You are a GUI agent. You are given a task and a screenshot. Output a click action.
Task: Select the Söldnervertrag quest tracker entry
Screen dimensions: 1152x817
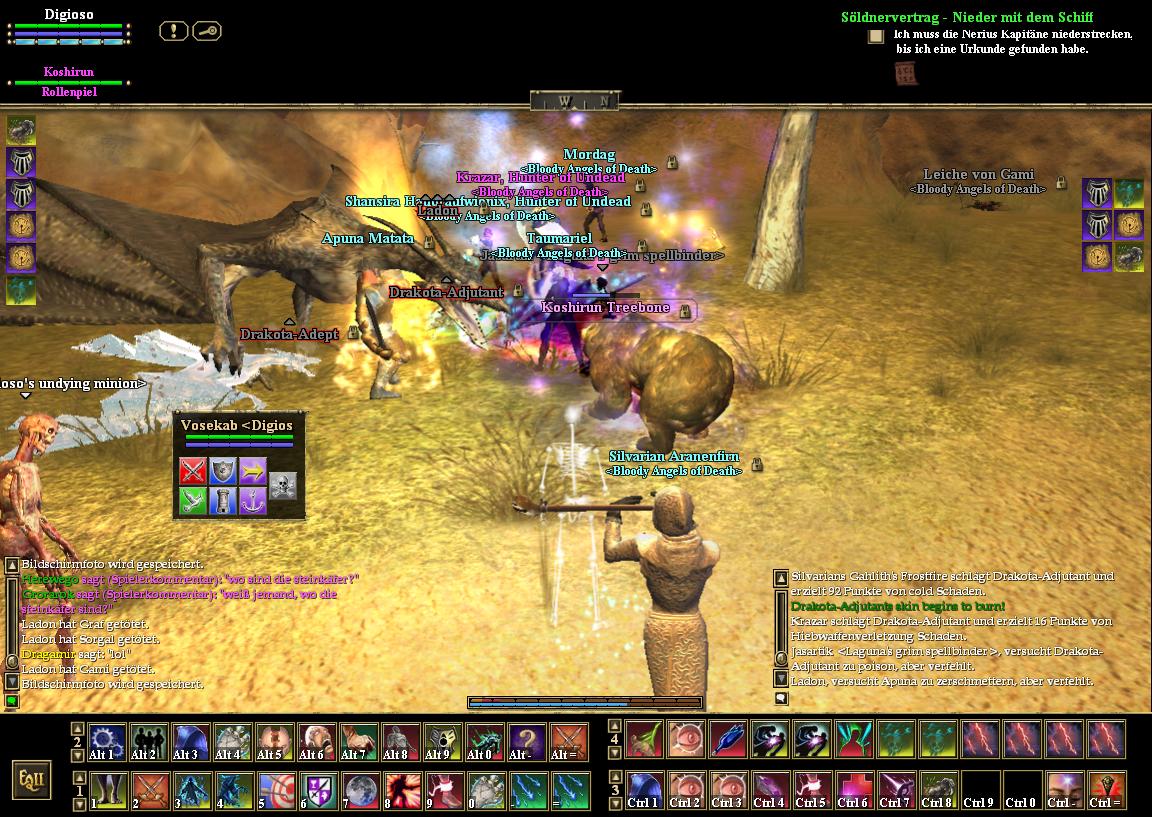(x=966, y=17)
